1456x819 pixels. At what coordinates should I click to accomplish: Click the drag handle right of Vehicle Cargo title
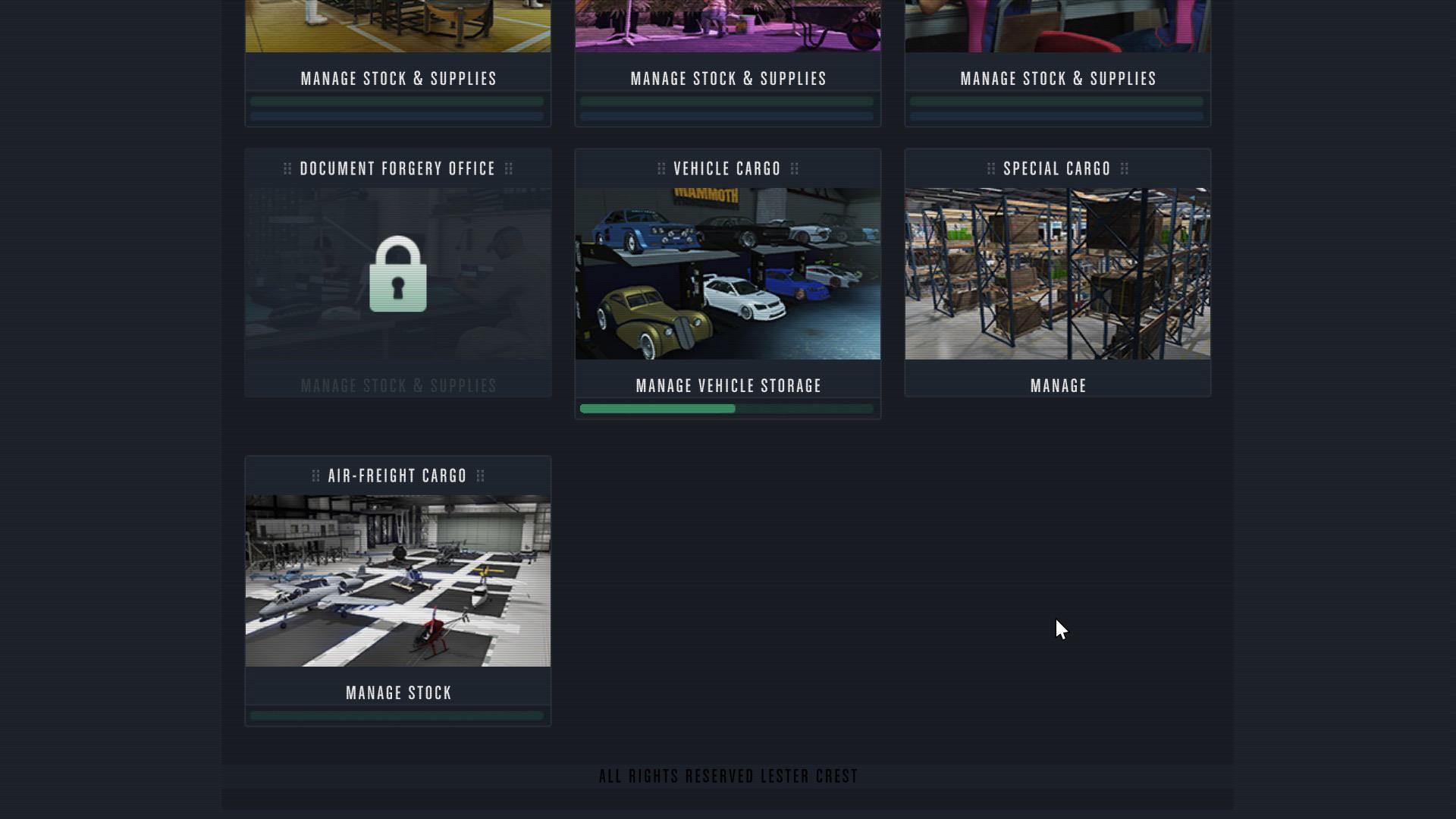[796, 168]
